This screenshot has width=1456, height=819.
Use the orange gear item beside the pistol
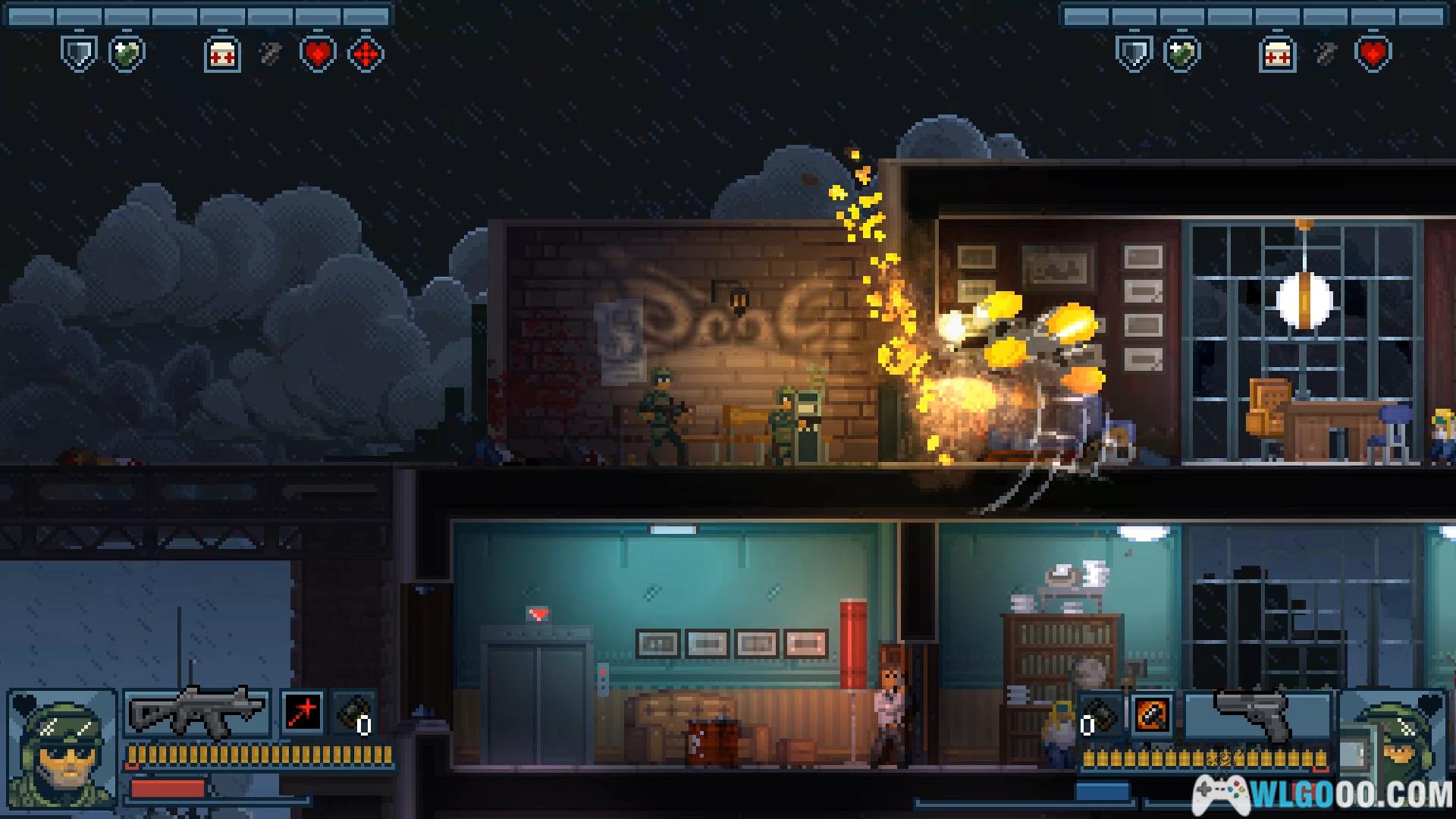coord(1152,714)
